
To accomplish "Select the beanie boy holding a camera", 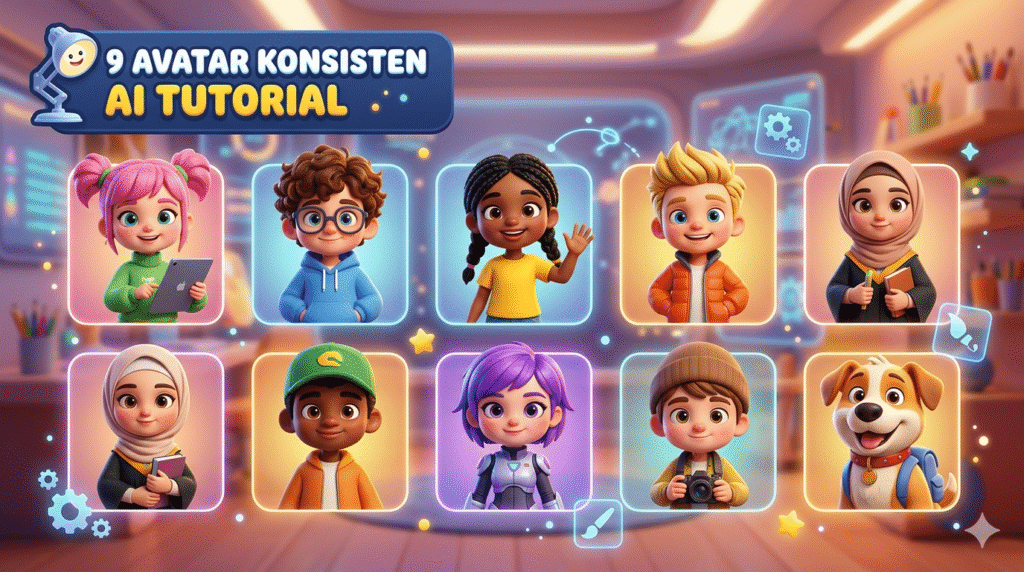I will tap(698, 431).
